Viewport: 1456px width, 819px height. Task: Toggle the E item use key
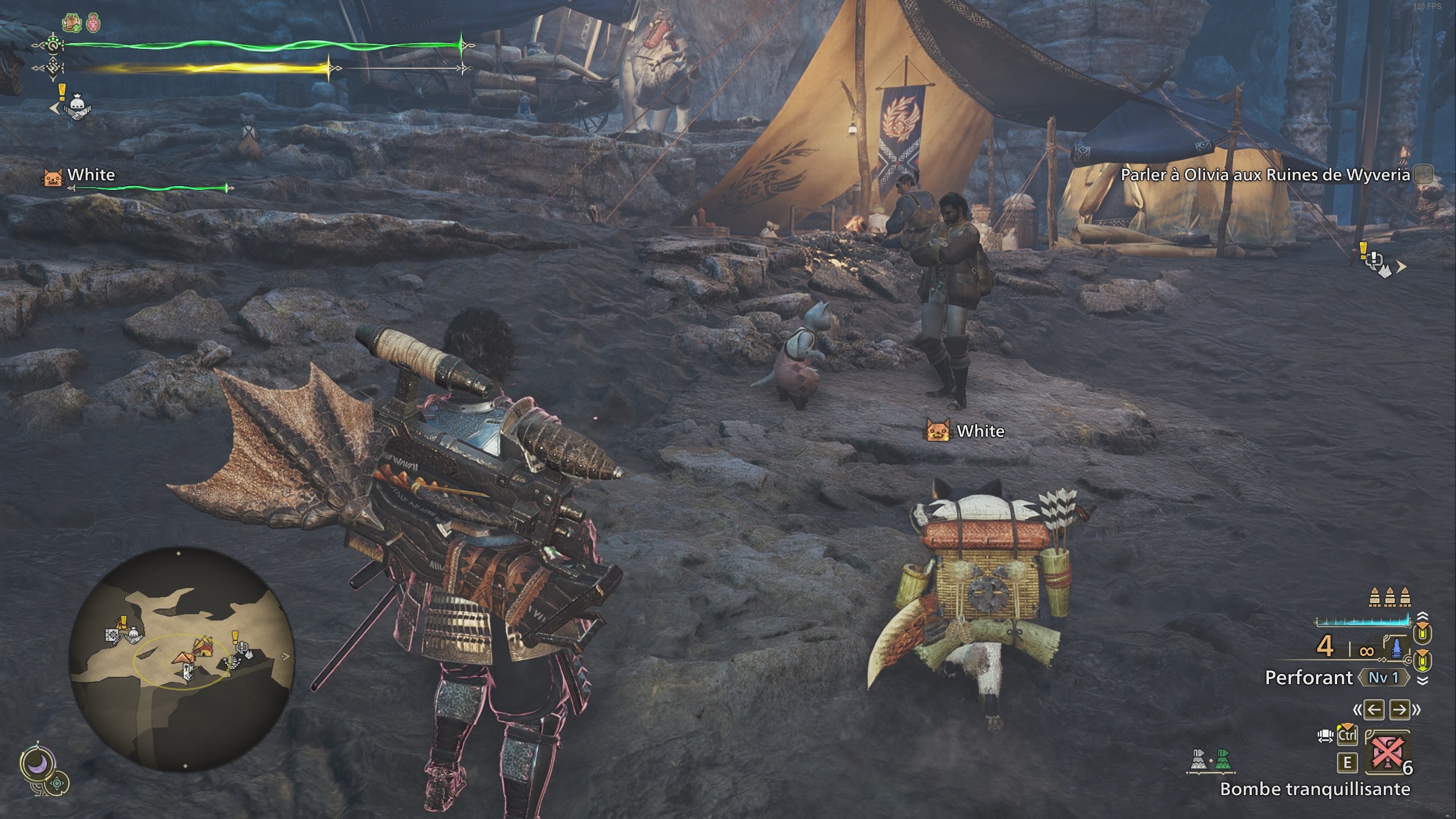click(x=1348, y=762)
